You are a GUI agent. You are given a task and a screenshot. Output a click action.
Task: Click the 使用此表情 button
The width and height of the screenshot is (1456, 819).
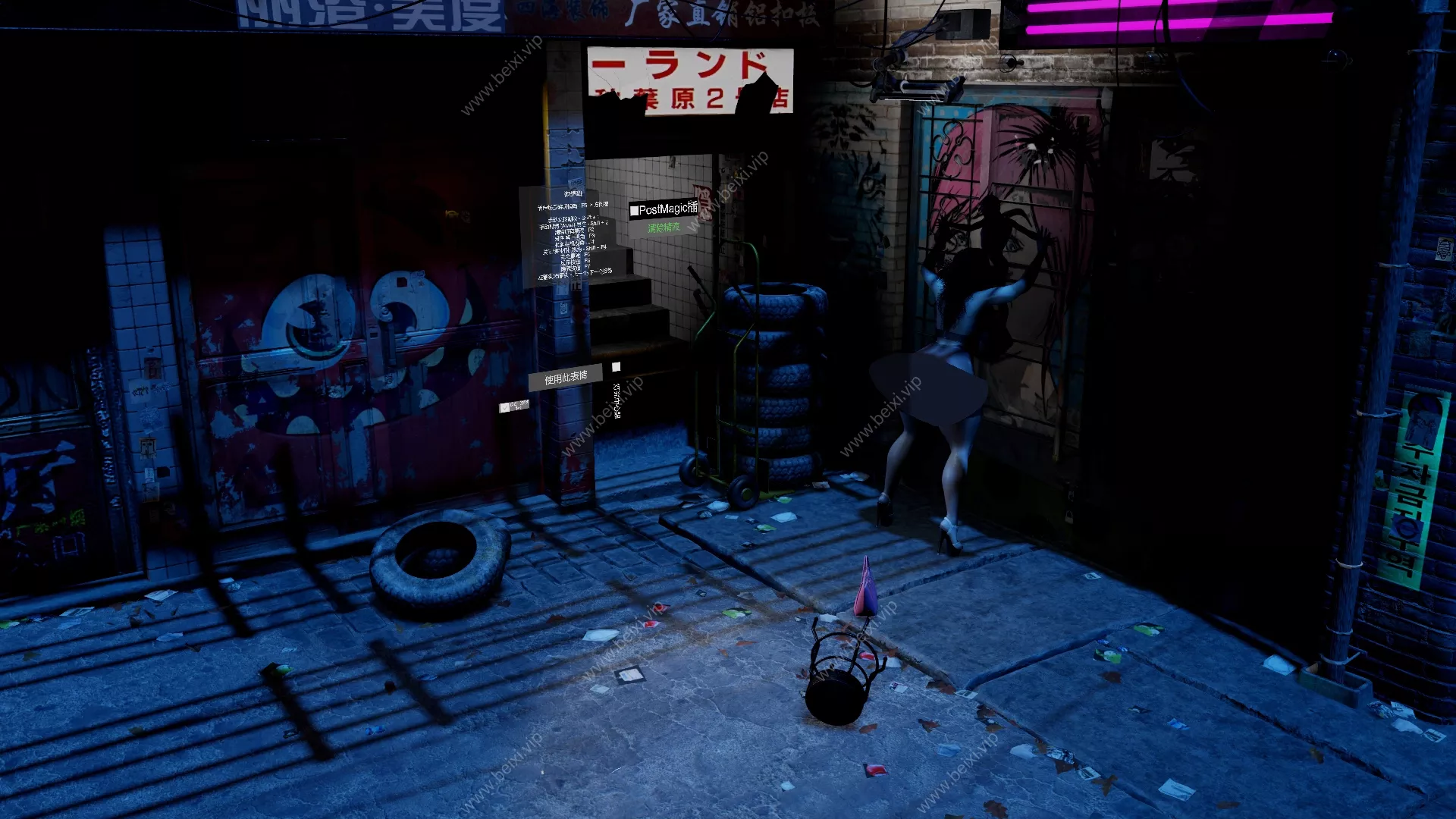566,377
